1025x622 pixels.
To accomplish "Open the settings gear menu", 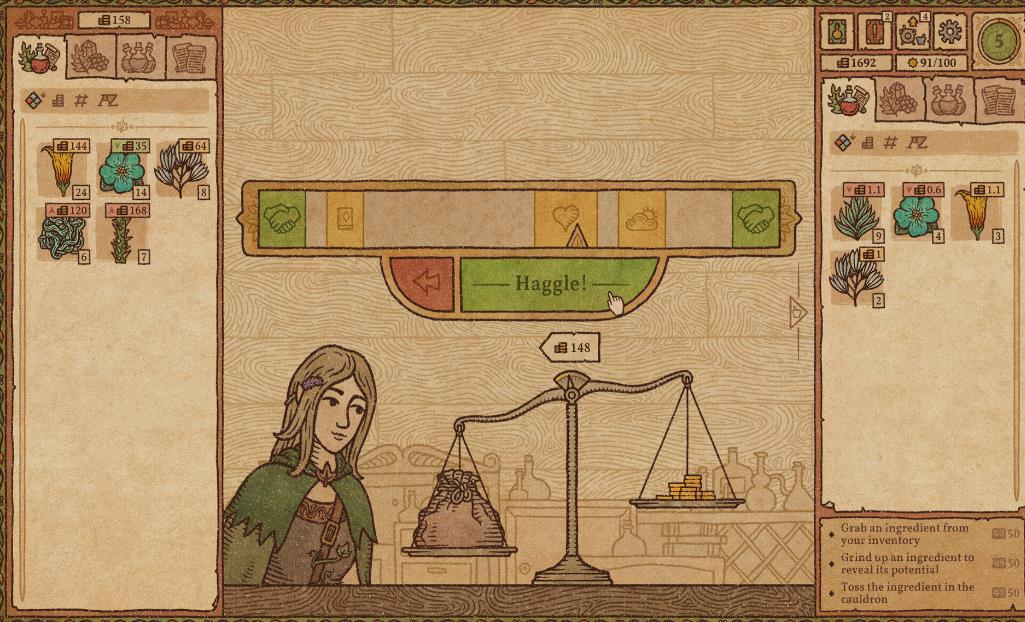I will (x=948, y=32).
